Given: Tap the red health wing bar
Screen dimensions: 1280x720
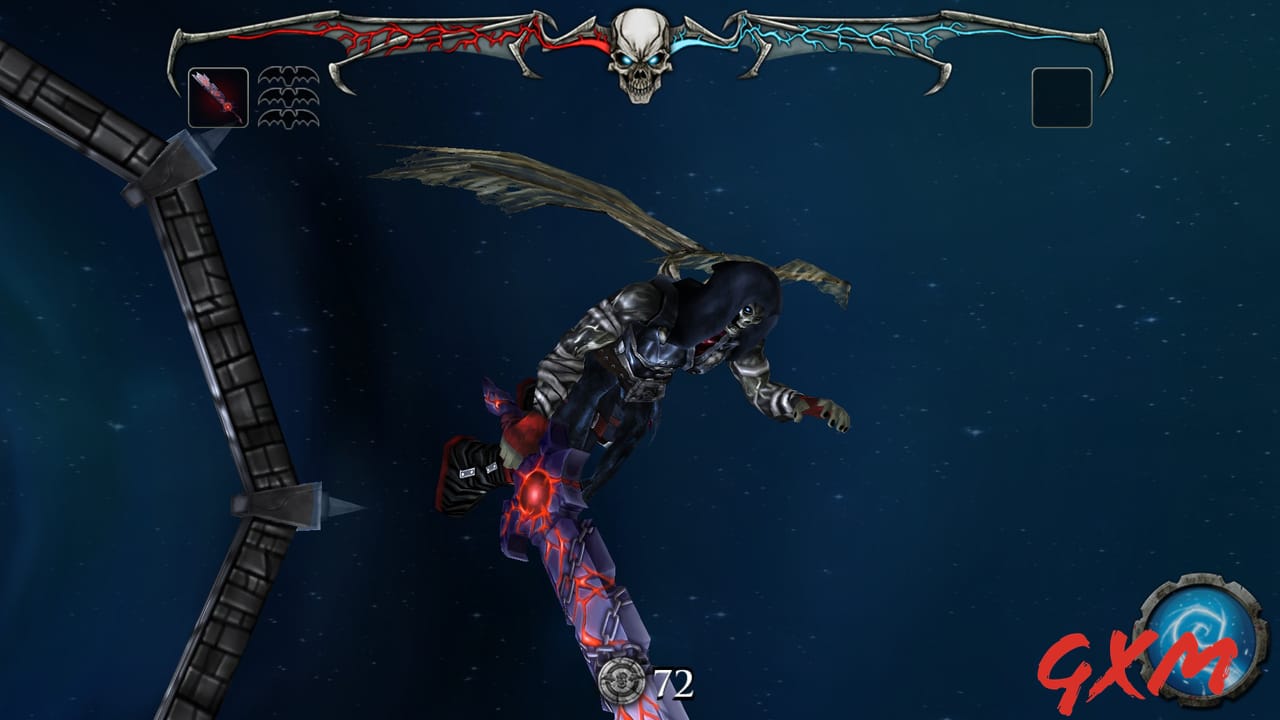Looking at the screenshot, I should pyautogui.click(x=420, y=38).
